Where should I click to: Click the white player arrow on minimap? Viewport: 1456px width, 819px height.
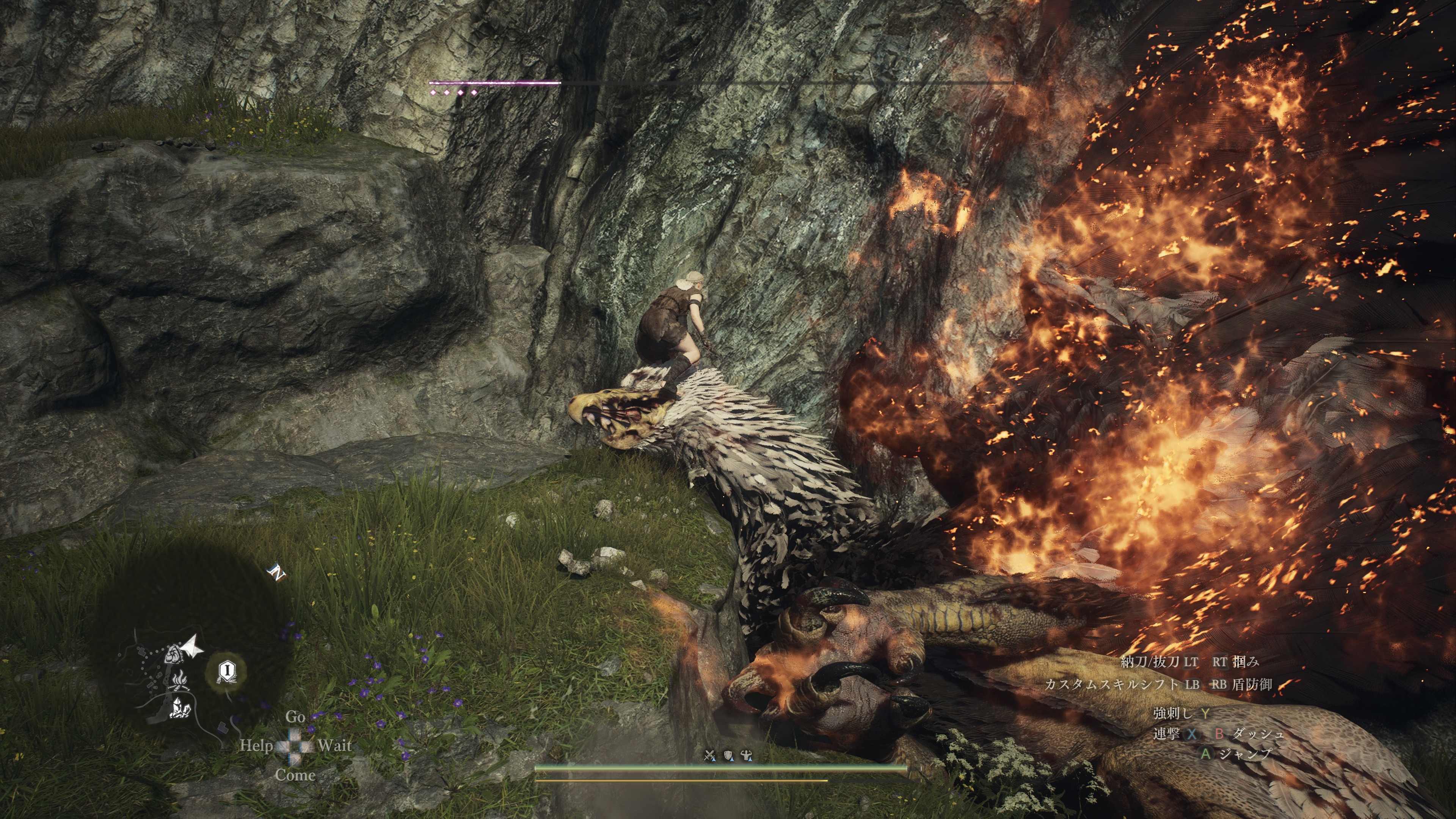pyautogui.click(x=191, y=646)
